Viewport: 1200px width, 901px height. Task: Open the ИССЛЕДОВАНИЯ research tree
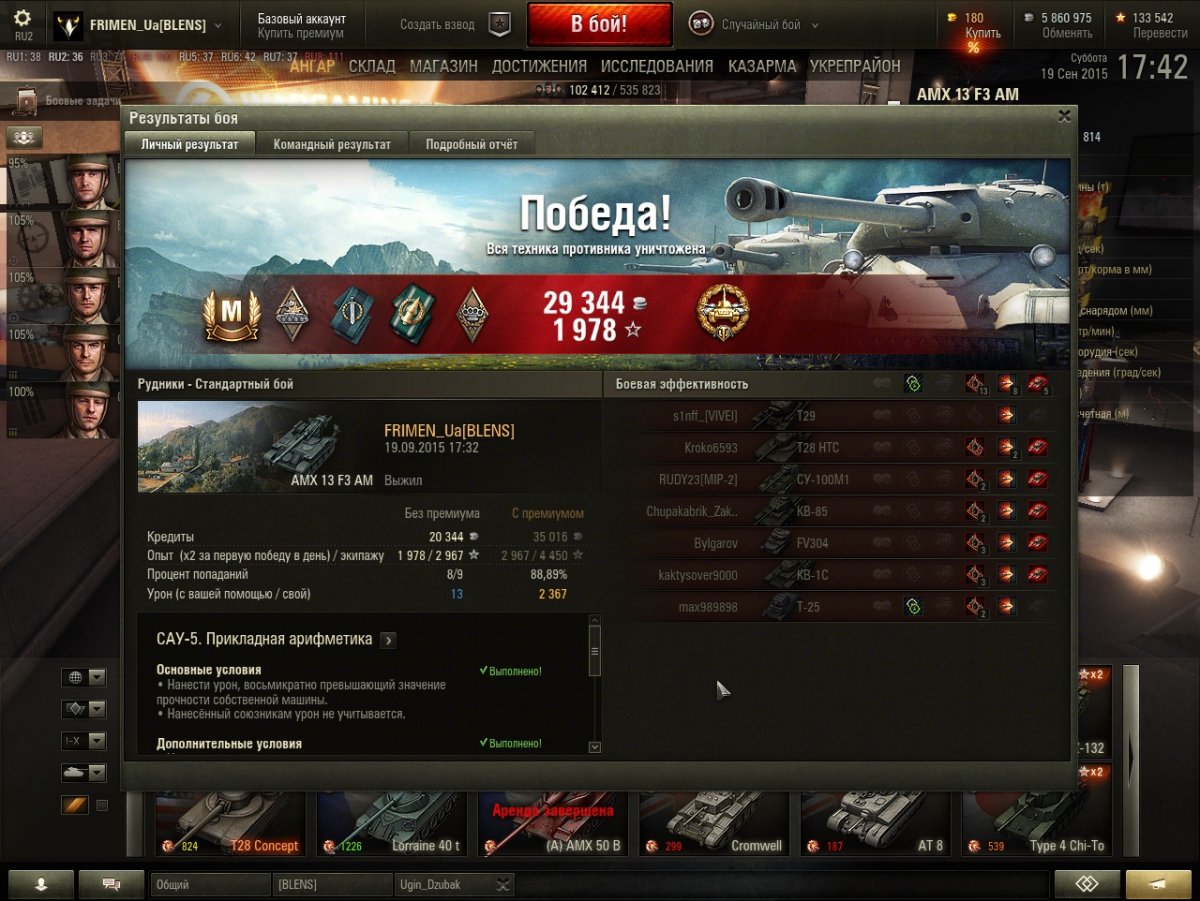657,66
